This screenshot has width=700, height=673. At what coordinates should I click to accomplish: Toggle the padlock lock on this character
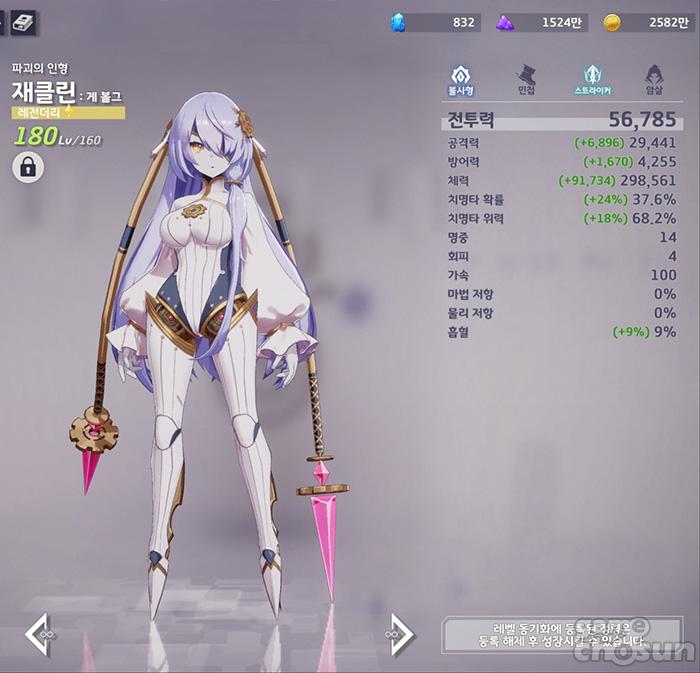pyautogui.click(x=27, y=168)
